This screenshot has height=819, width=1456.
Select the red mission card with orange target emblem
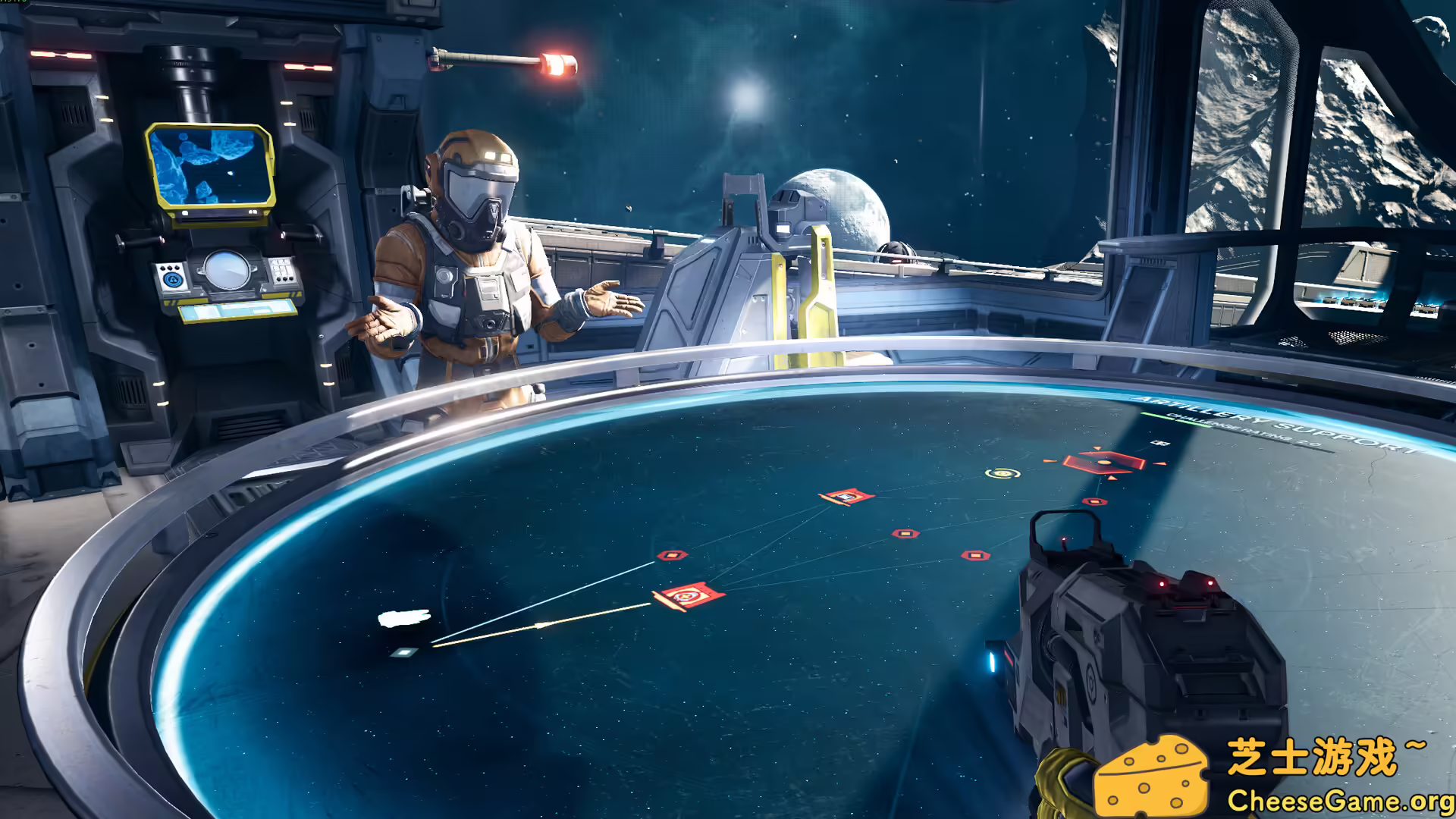(689, 596)
